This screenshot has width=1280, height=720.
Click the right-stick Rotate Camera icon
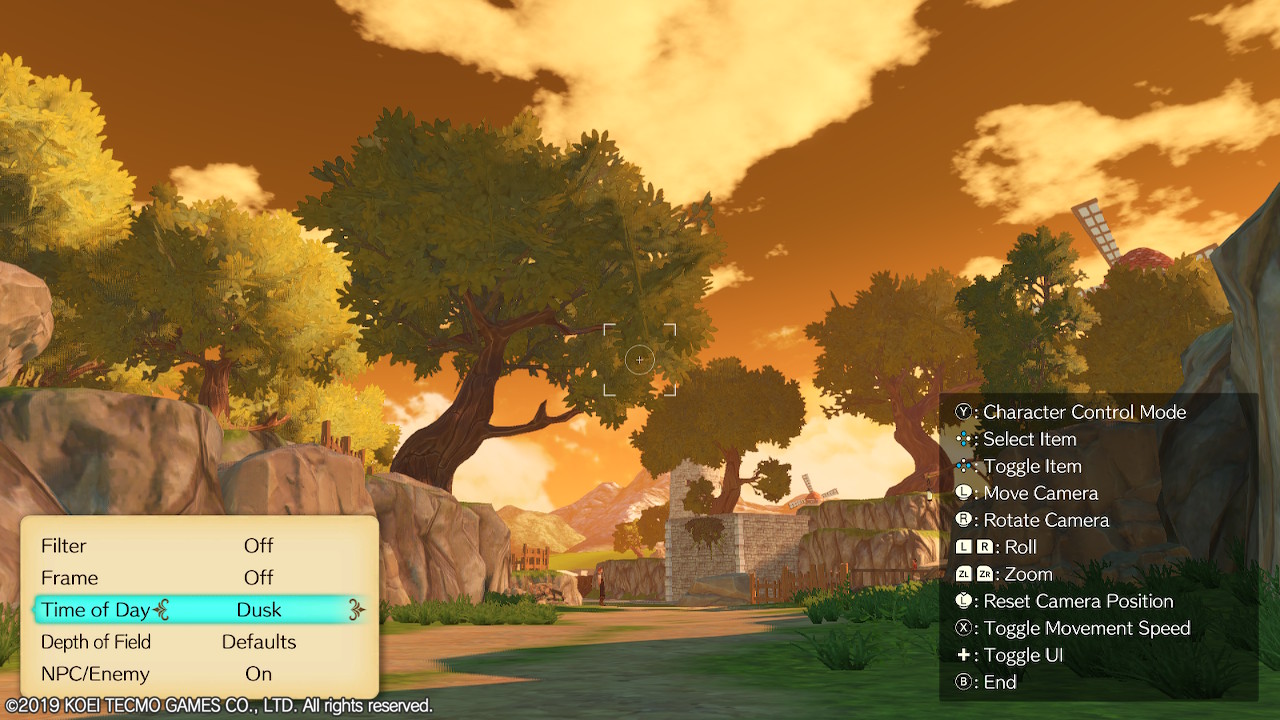pyautogui.click(x=962, y=519)
